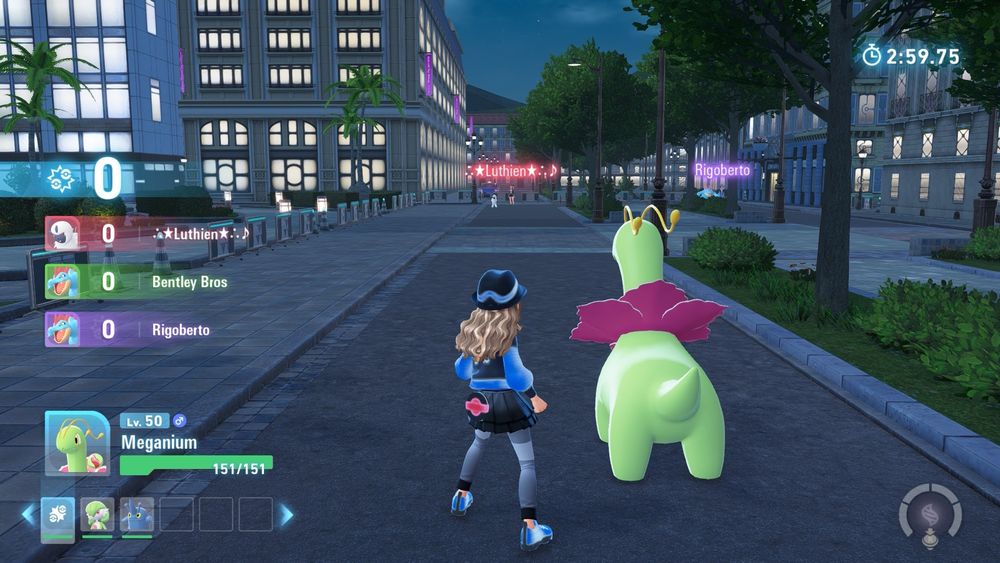Screen dimensions: 1000x563
Task: Activate the Mega Evolution gauge icon
Action: click(930, 514)
